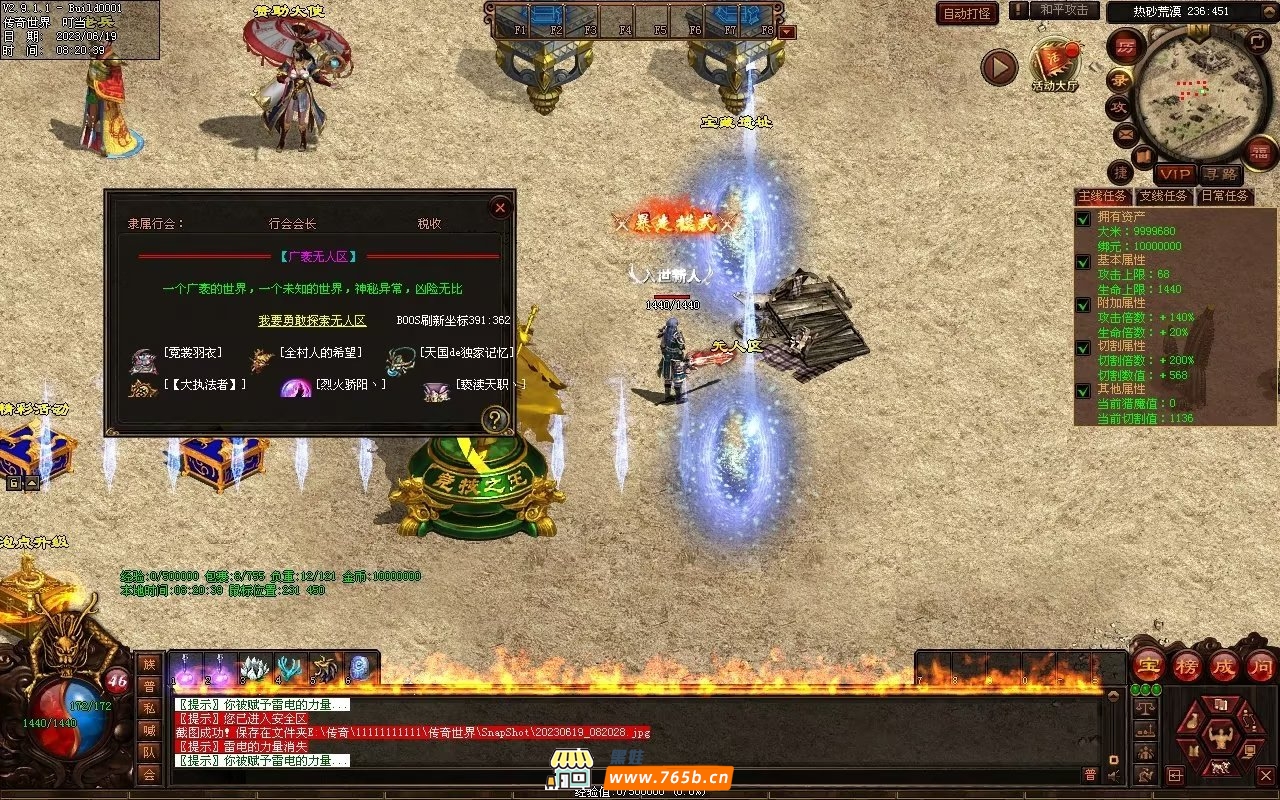Switch to 日常任务 quest tab

[1225, 196]
